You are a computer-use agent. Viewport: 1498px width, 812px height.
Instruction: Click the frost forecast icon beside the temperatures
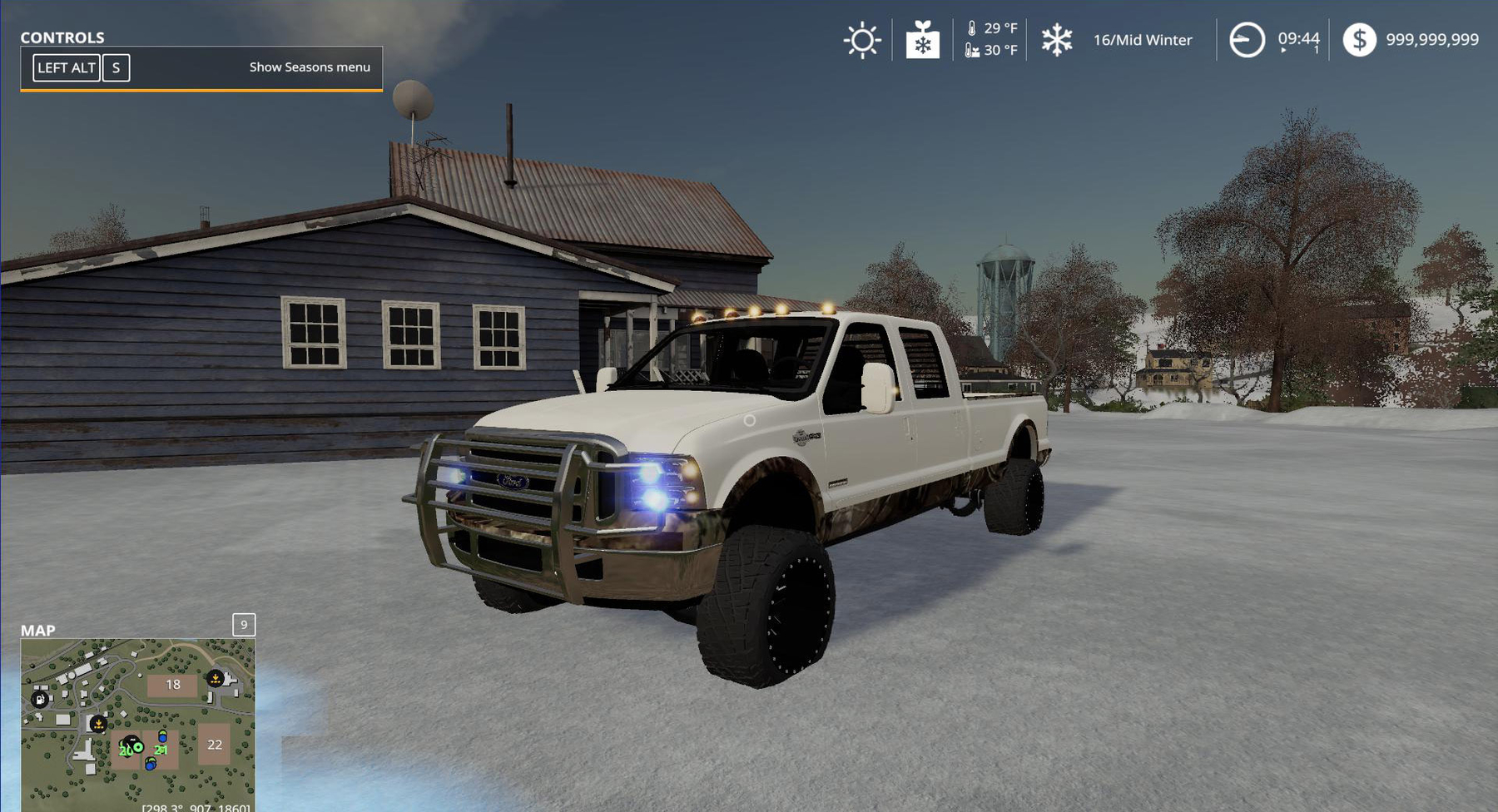pyautogui.click(x=922, y=40)
